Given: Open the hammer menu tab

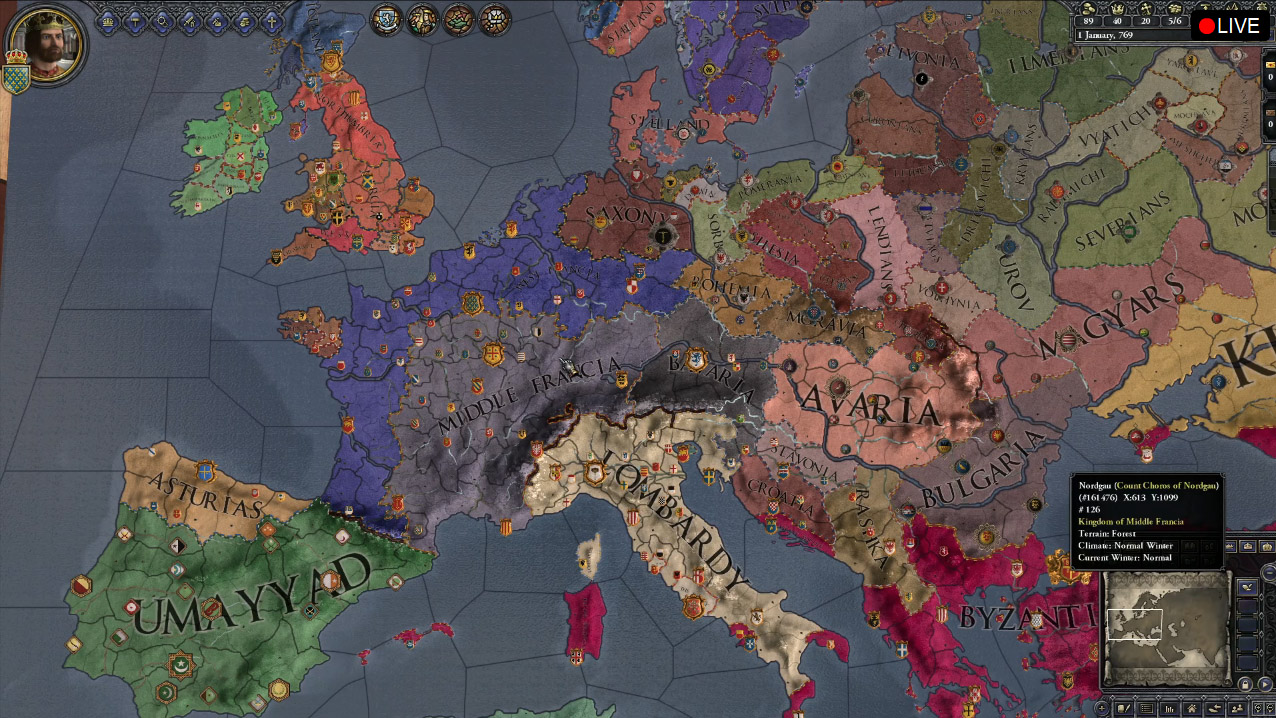Looking at the screenshot, I should (136, 20).
